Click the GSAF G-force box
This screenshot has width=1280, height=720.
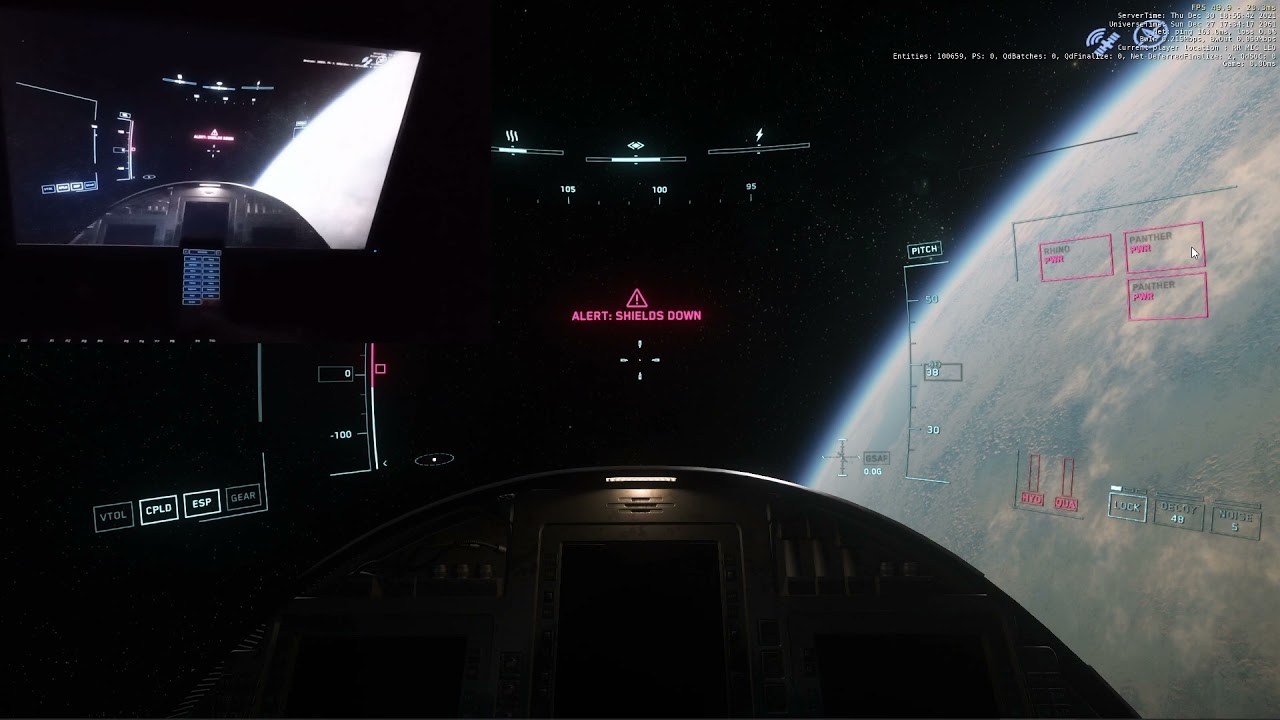[x=876, y=457]
